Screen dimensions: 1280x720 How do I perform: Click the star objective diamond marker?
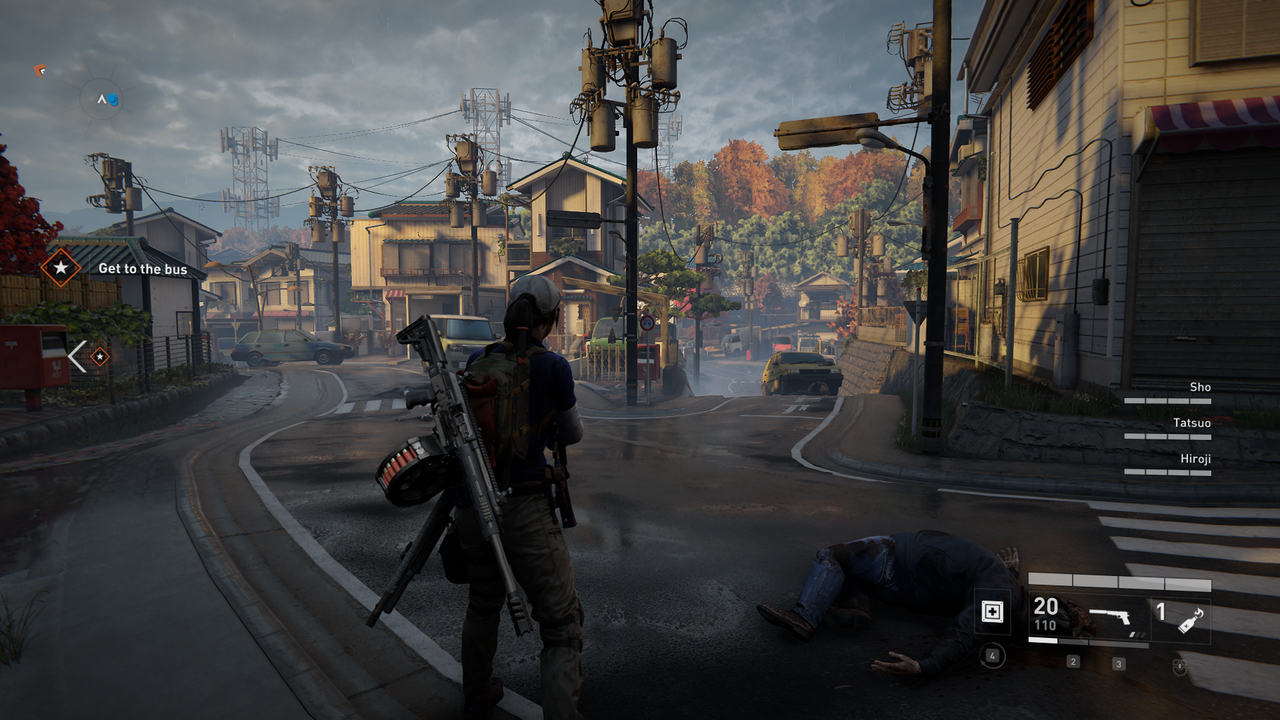(x=62, y=268)
